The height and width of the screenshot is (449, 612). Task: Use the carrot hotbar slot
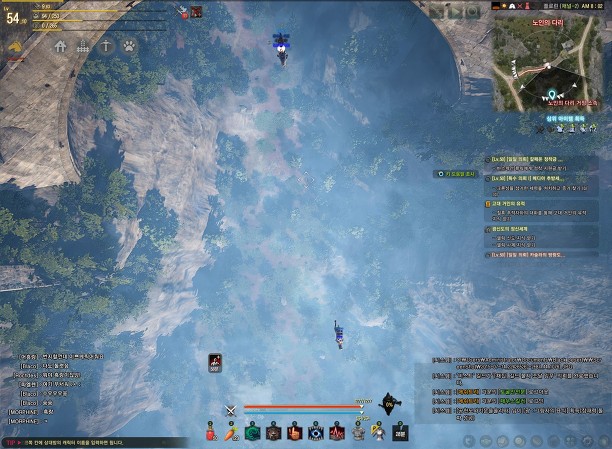point(231,433)
